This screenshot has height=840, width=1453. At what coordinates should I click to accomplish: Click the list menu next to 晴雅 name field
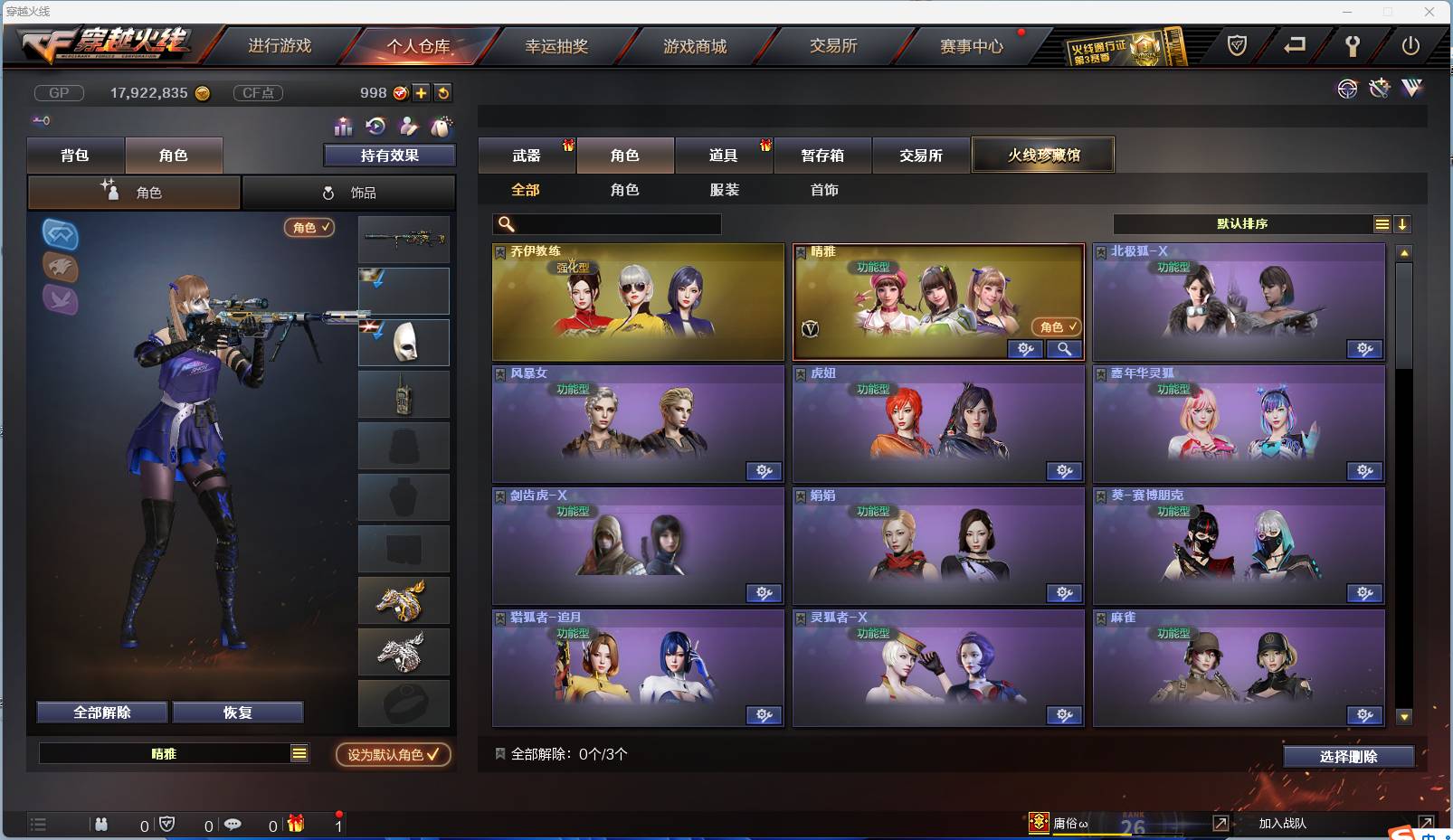point(300,752)
